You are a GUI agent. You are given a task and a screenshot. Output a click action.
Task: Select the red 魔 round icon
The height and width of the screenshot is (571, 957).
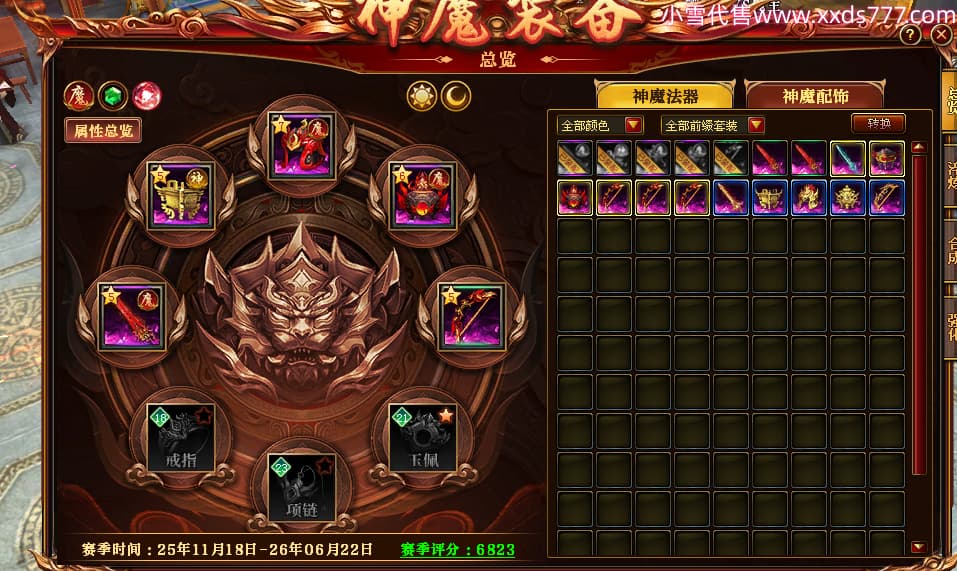[x=79, y=96]
